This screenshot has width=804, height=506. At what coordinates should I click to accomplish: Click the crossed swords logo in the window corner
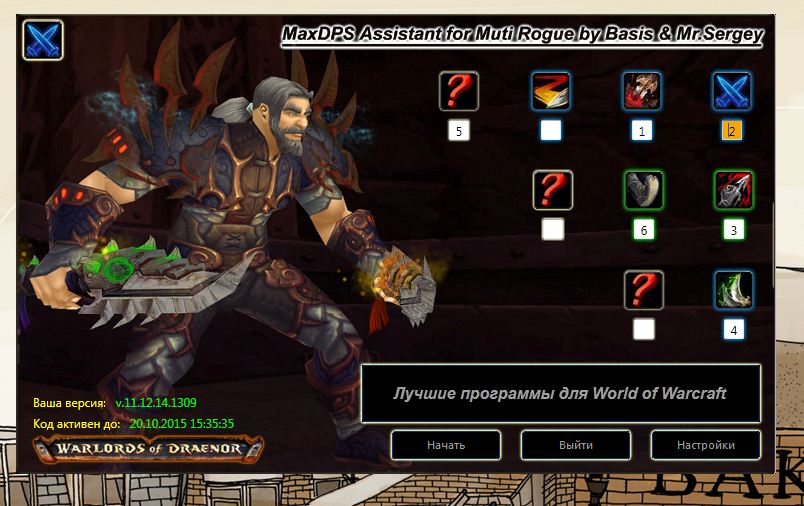pyautogui.click(x=42, y=41)
